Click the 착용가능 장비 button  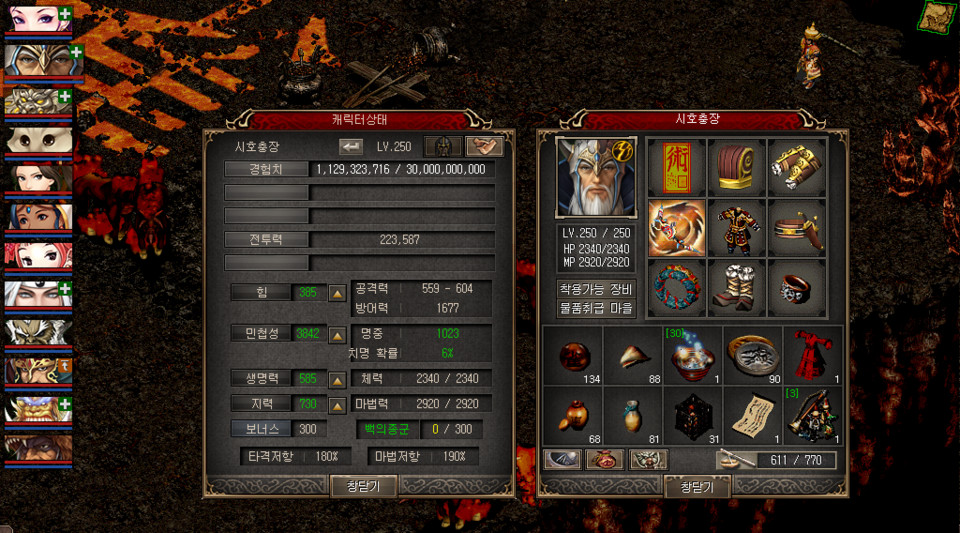point(596,290)
